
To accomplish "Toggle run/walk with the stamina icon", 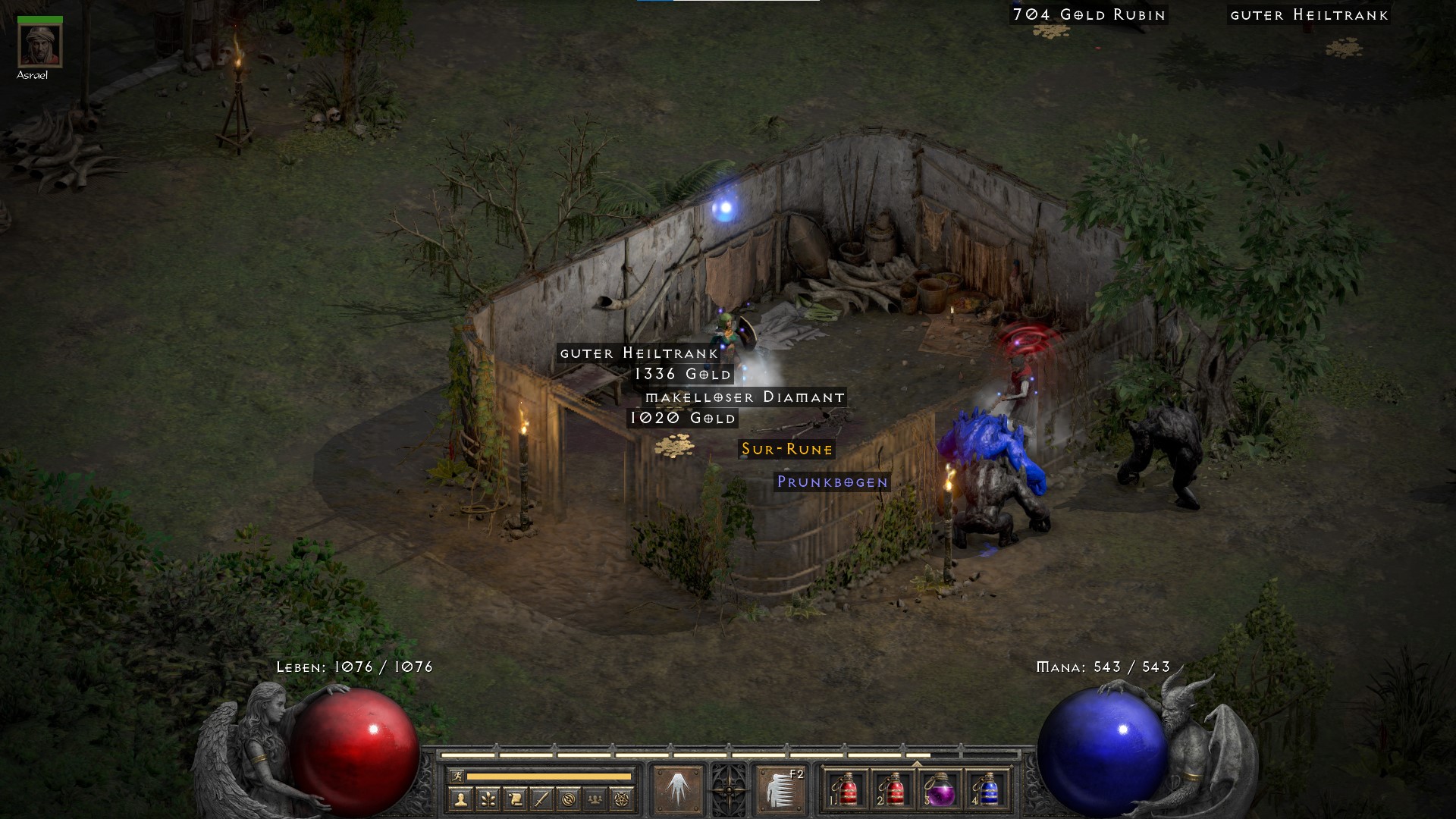I will coord(458,775).
